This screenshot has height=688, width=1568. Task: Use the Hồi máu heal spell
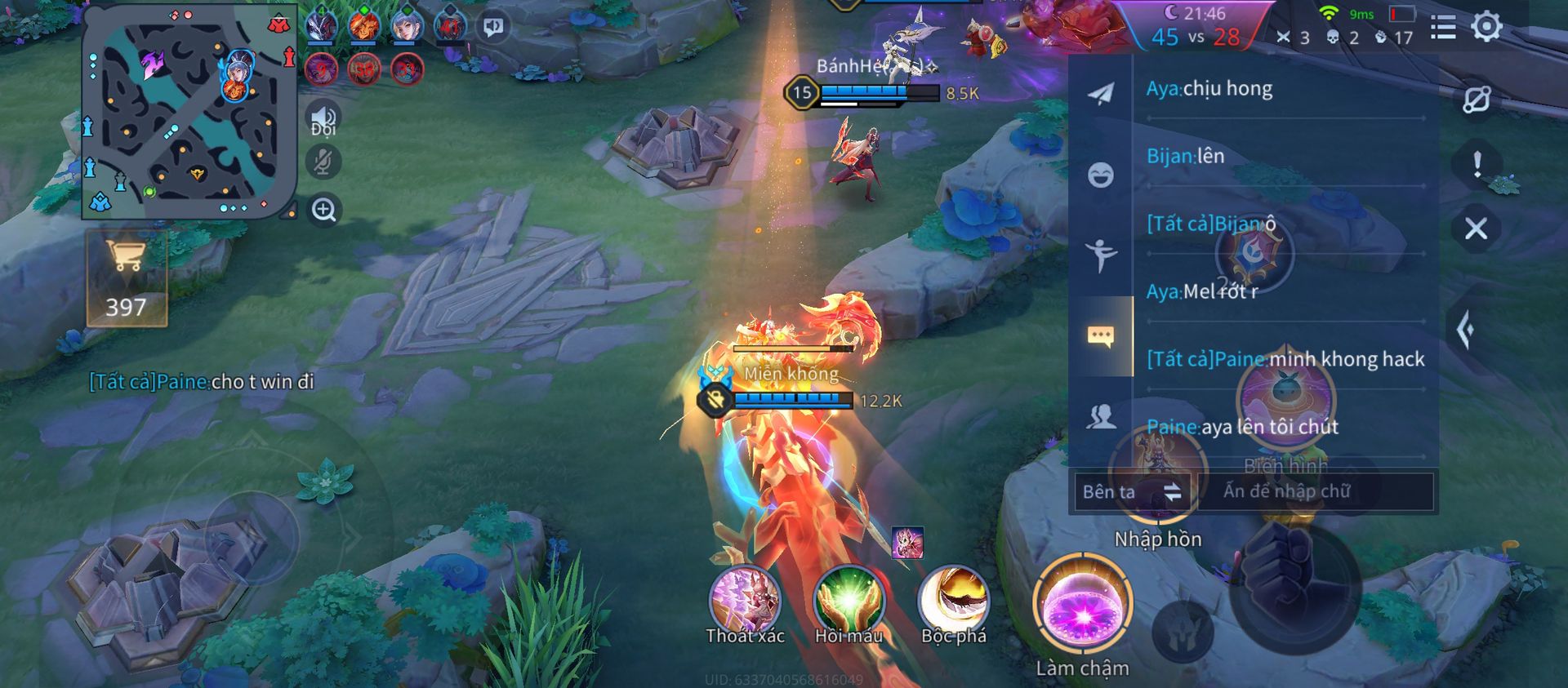coord(849,601)
